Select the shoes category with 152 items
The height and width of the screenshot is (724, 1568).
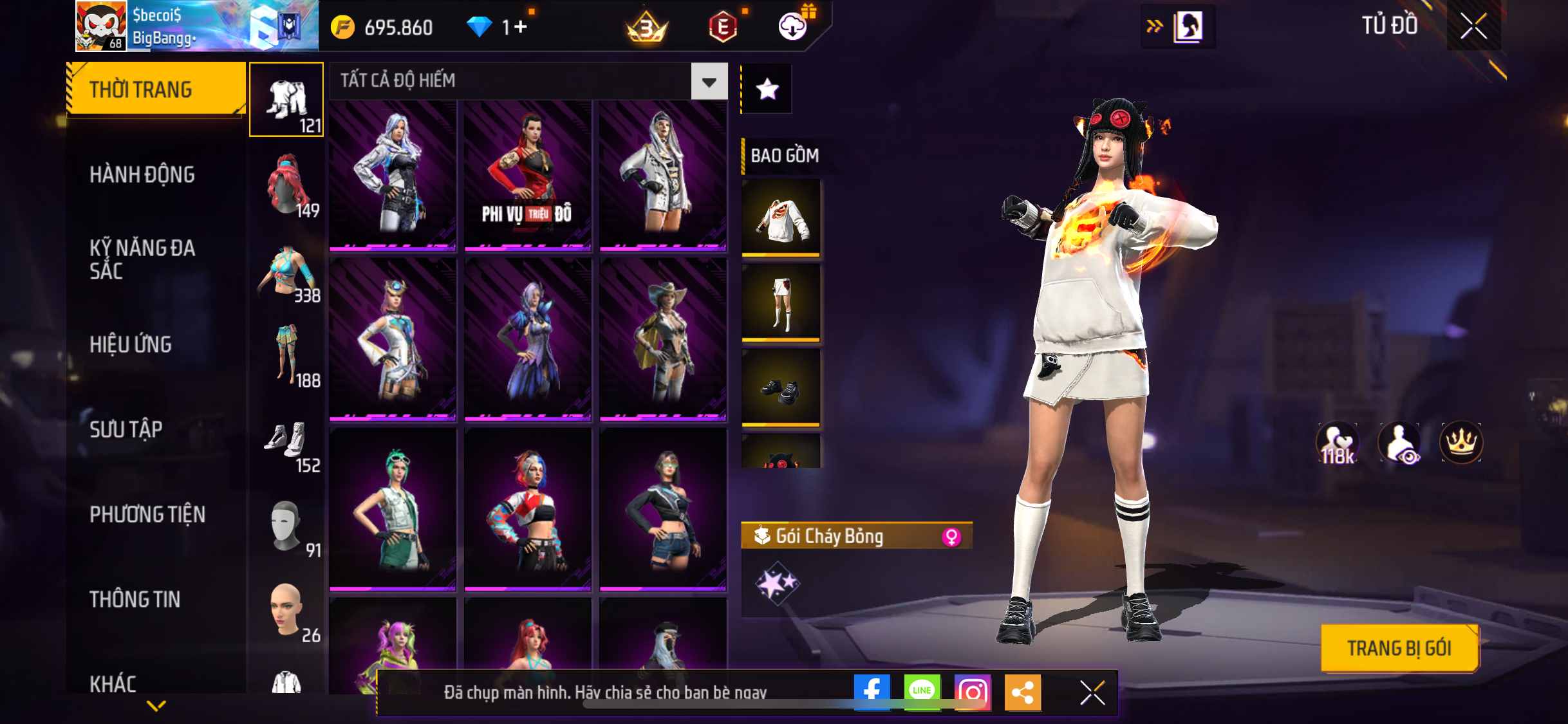[x=287, y=442]
